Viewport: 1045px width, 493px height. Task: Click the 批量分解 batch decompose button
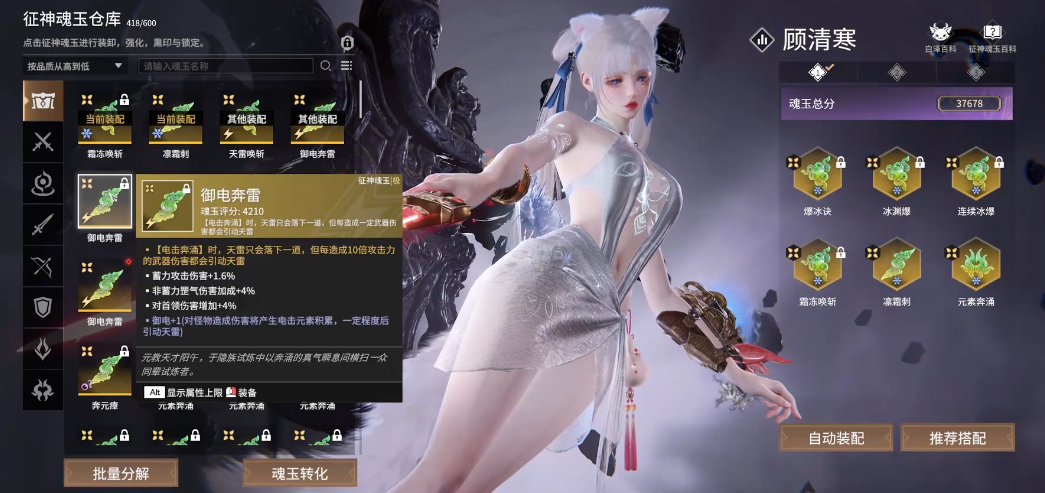(x=113, y=472)
